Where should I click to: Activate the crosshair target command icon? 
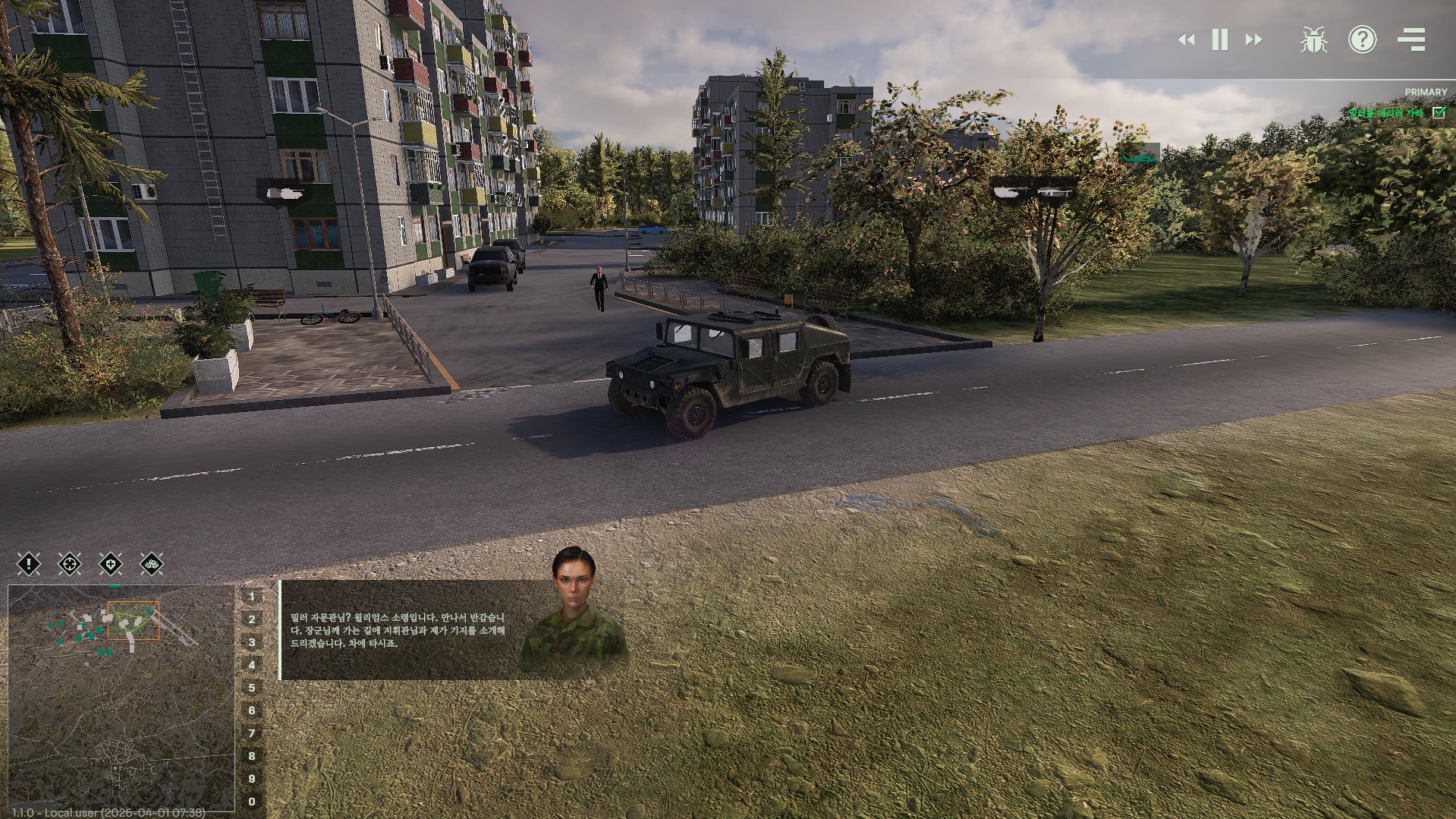coord(70,564)
